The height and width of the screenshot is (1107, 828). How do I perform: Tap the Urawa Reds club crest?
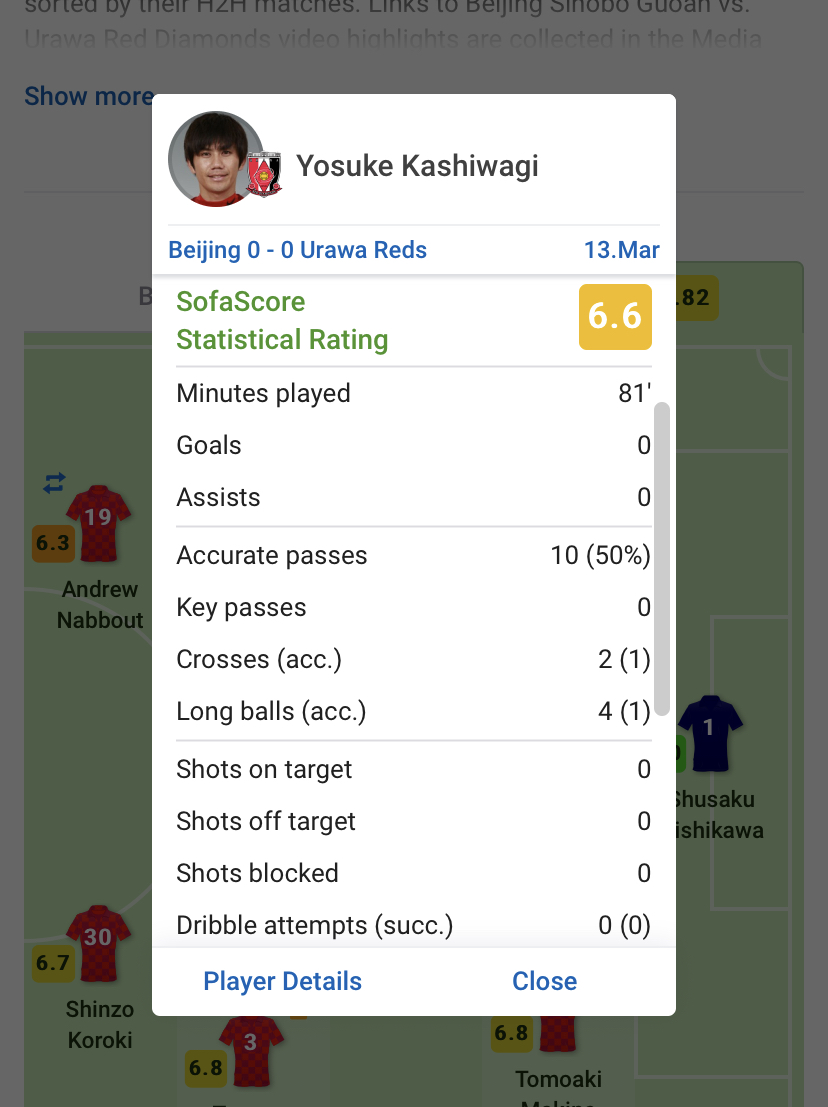[265, 174]
